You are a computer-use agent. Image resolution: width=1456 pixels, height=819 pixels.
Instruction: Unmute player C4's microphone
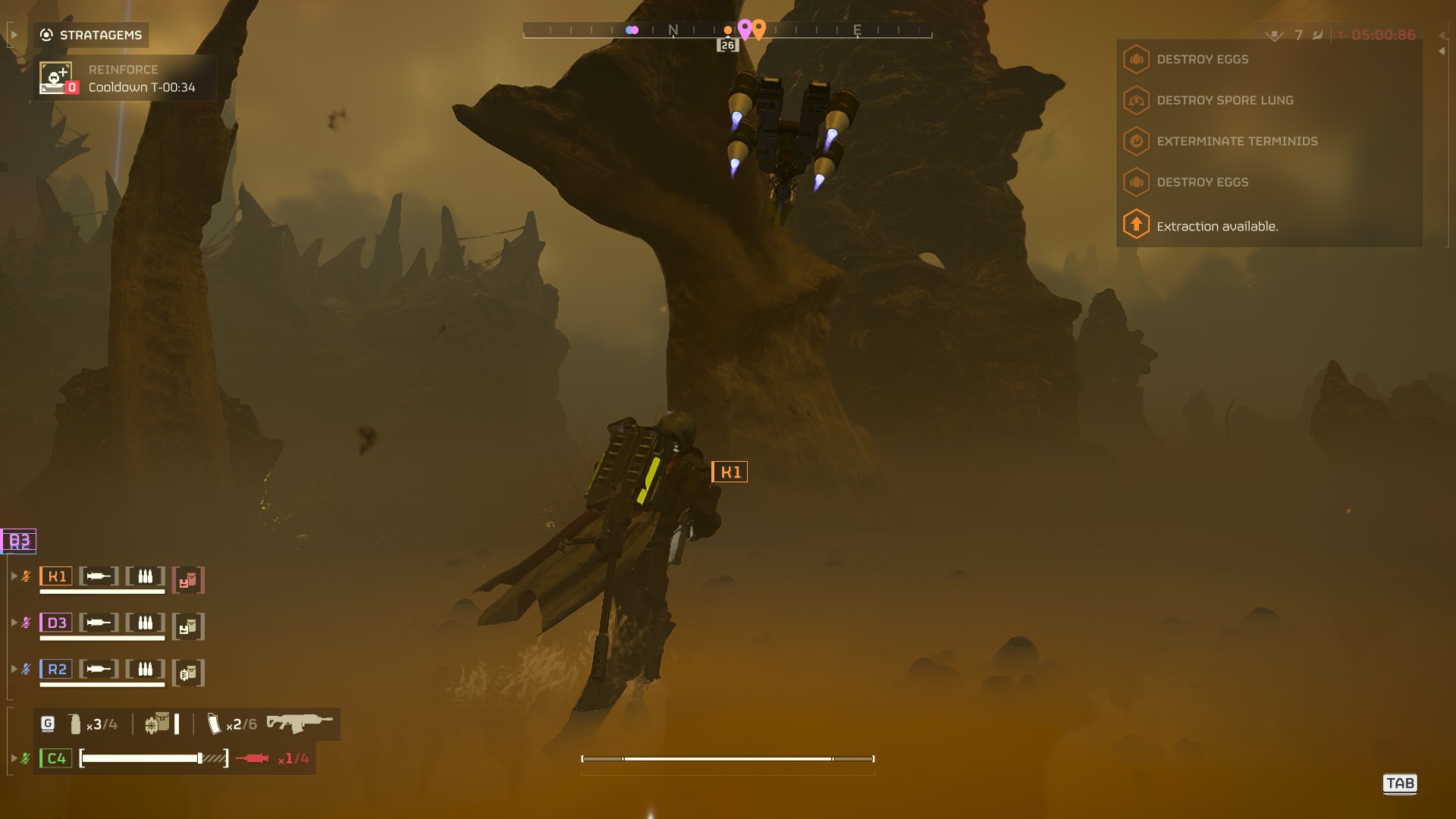27,758
